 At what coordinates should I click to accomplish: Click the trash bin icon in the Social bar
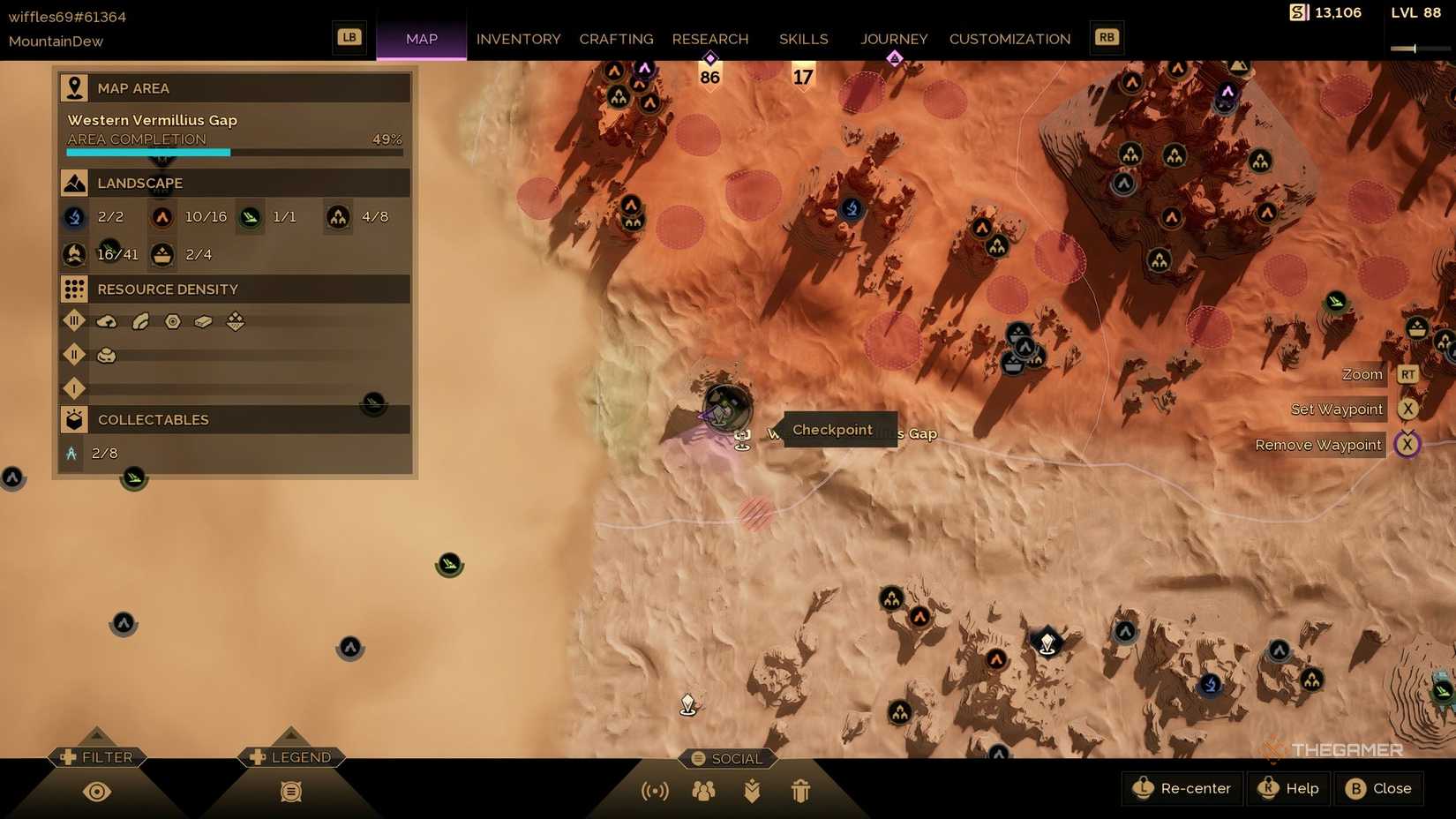[800, 791]
